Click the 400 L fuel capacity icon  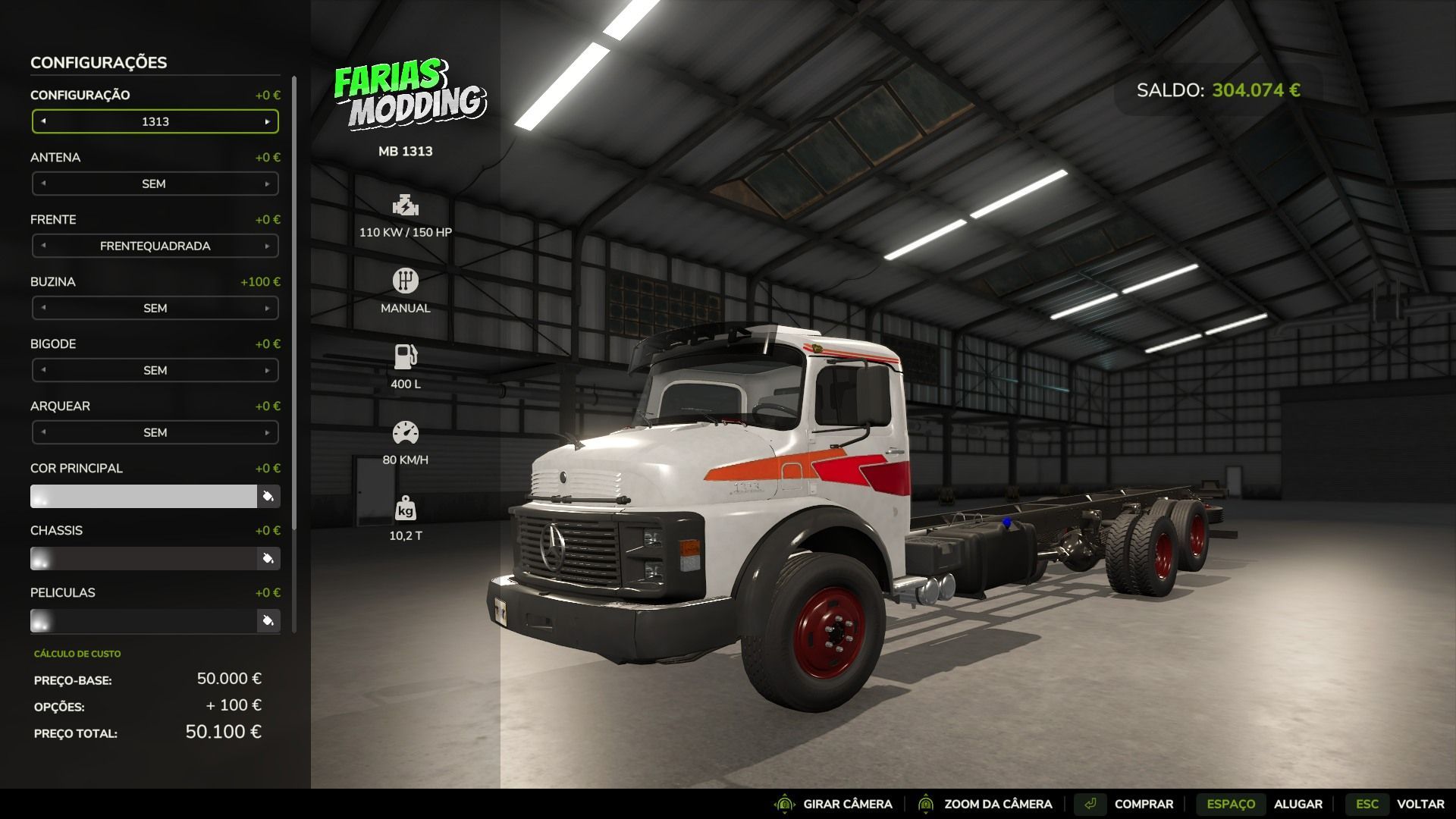click(405, 355)
